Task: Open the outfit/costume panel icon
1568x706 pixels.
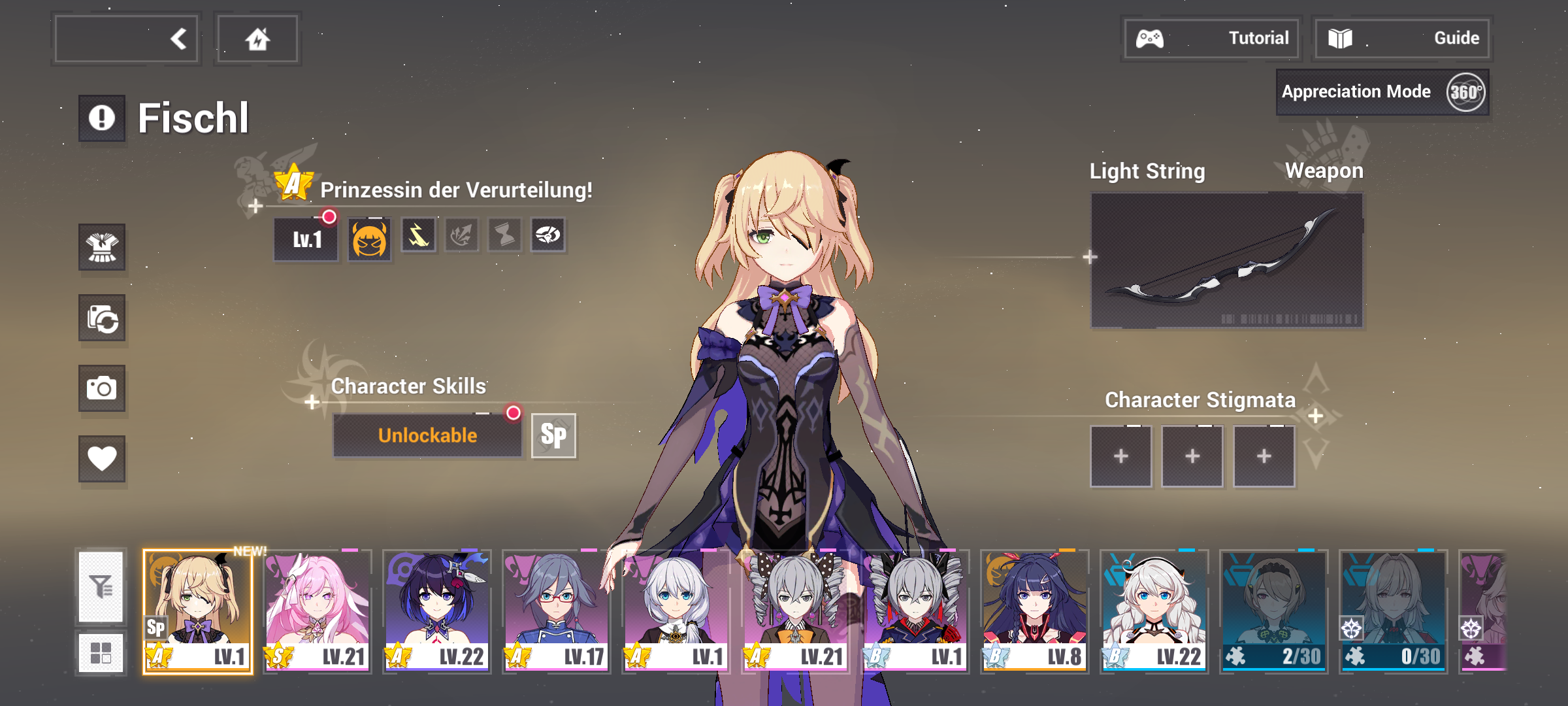Action: (101, 248)
